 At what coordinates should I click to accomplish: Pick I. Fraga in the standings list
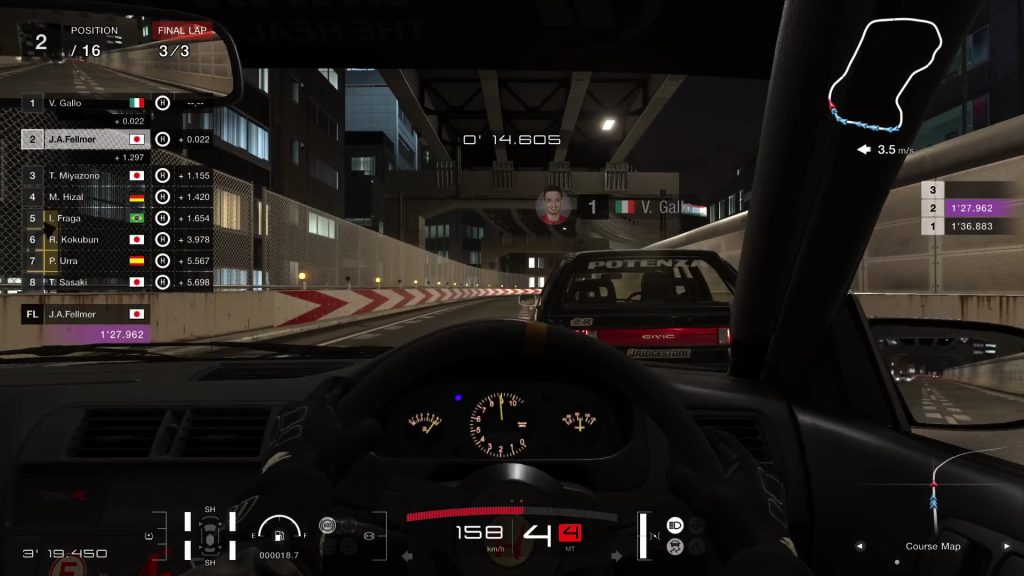pos(85,218)
